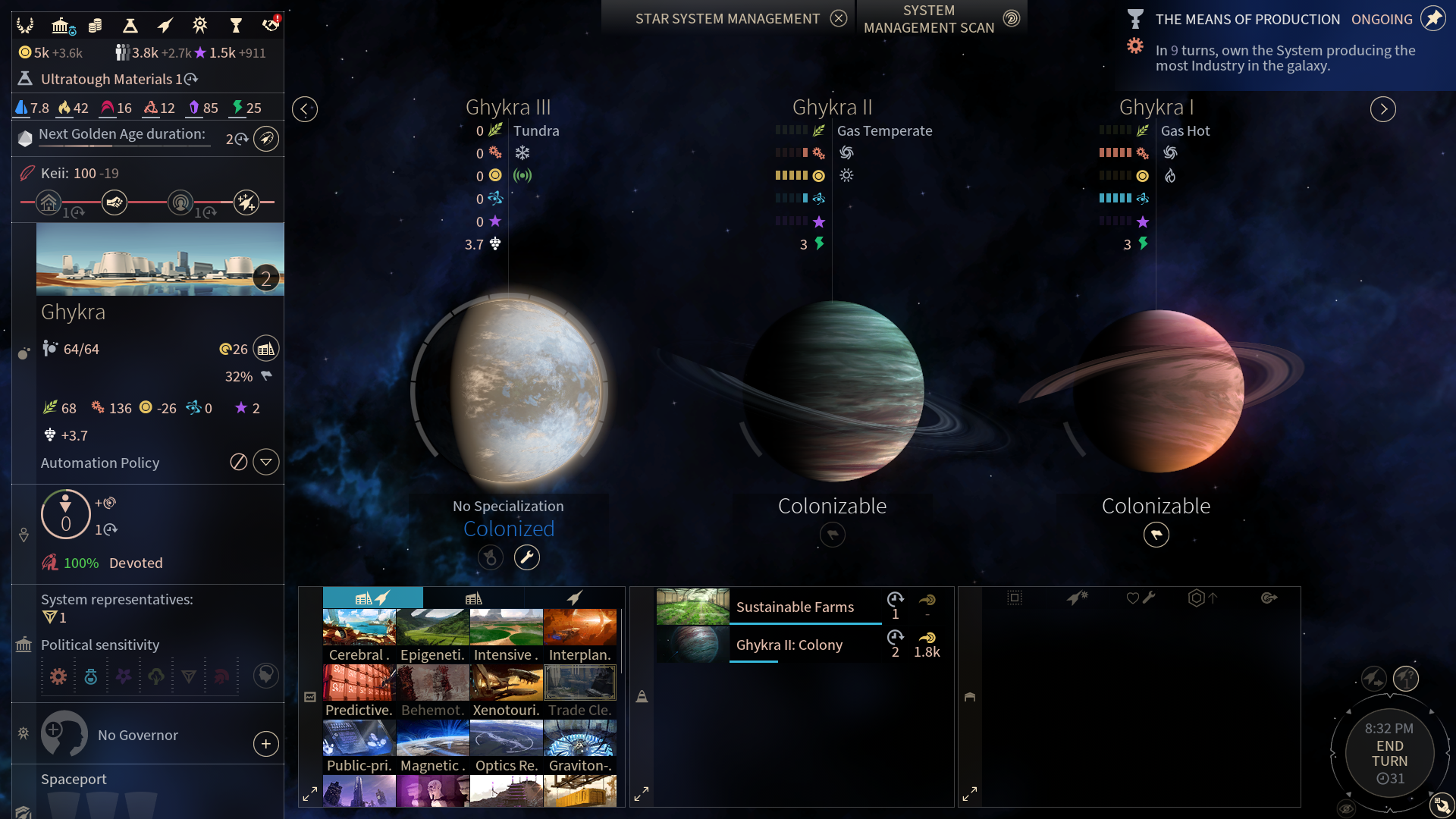Click the End Turn button

point(1389,753)
